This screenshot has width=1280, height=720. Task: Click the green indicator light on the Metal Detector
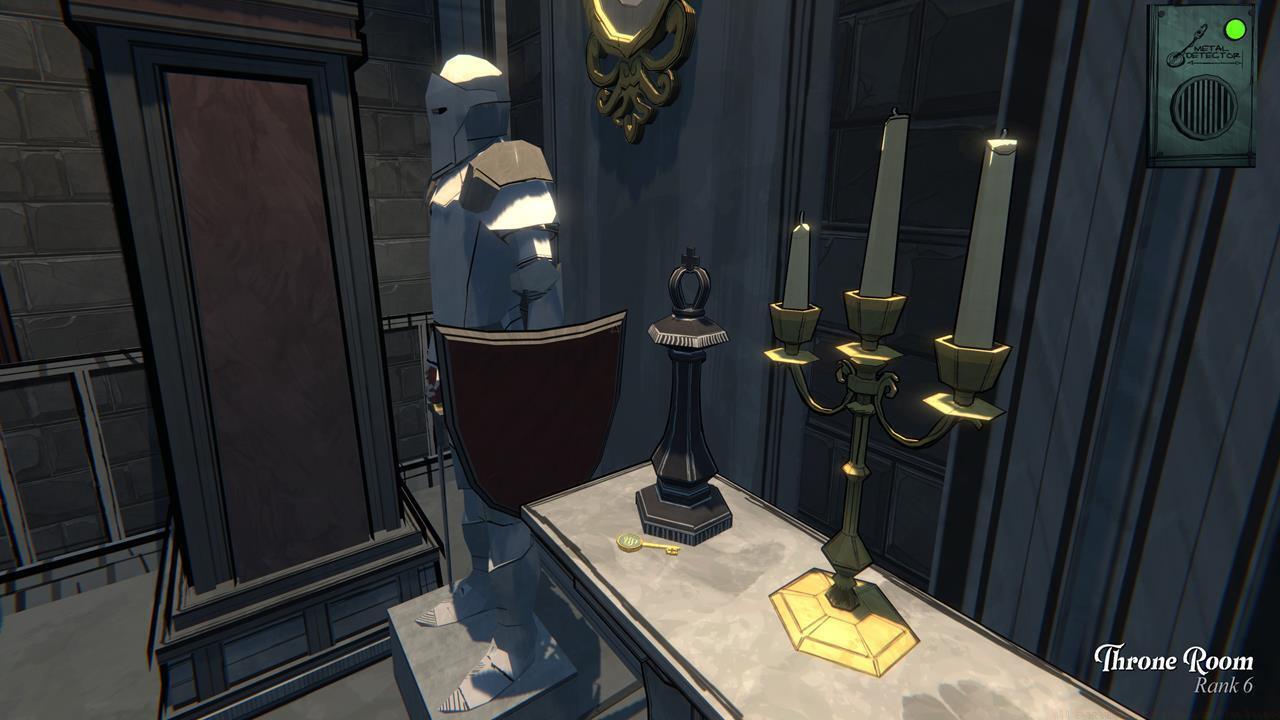point(1237,28)
